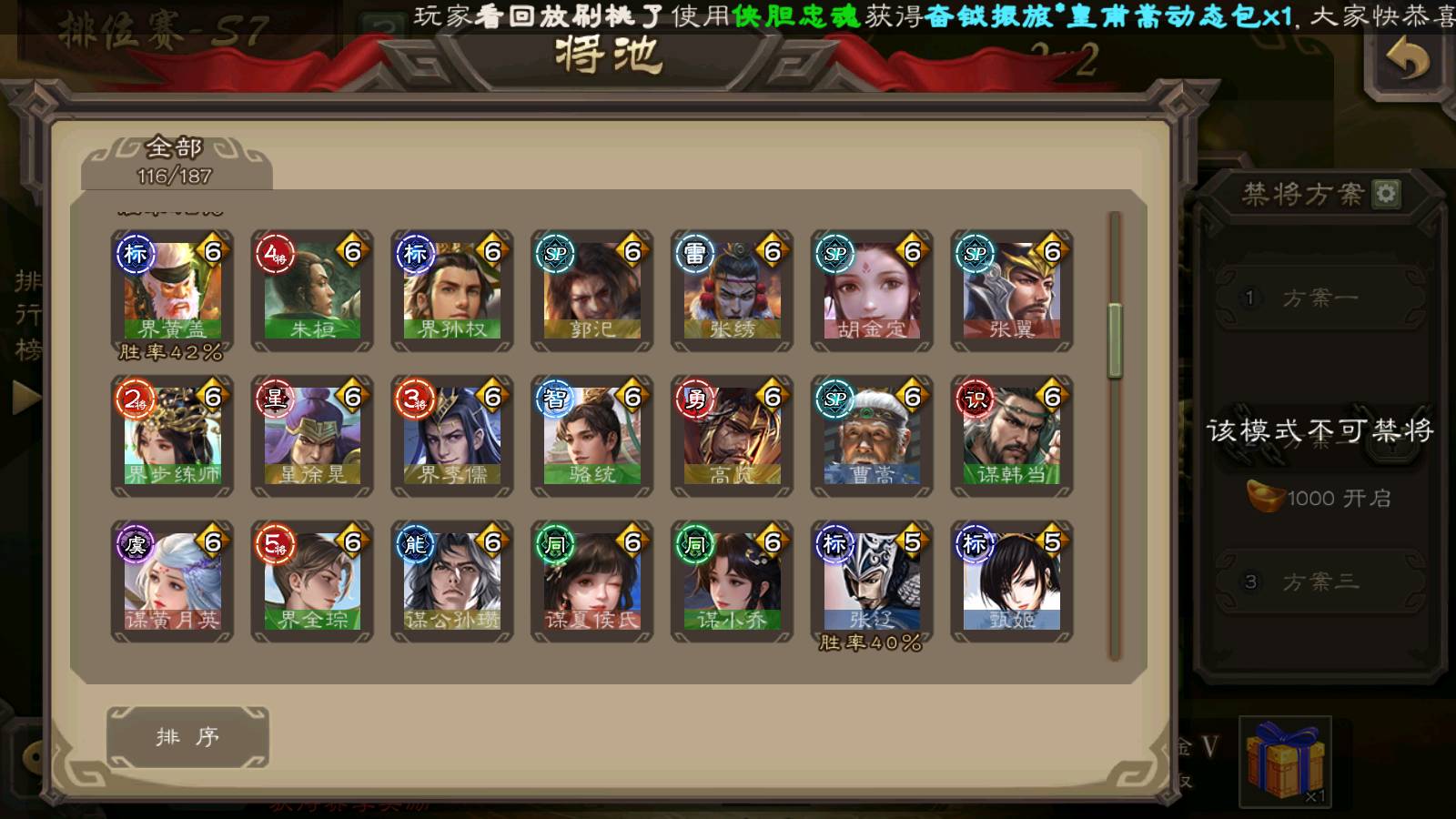The width and height of the screenshot is (1456, 819).
Task: Pick the 曹嵩 general card
Action: 872,436
